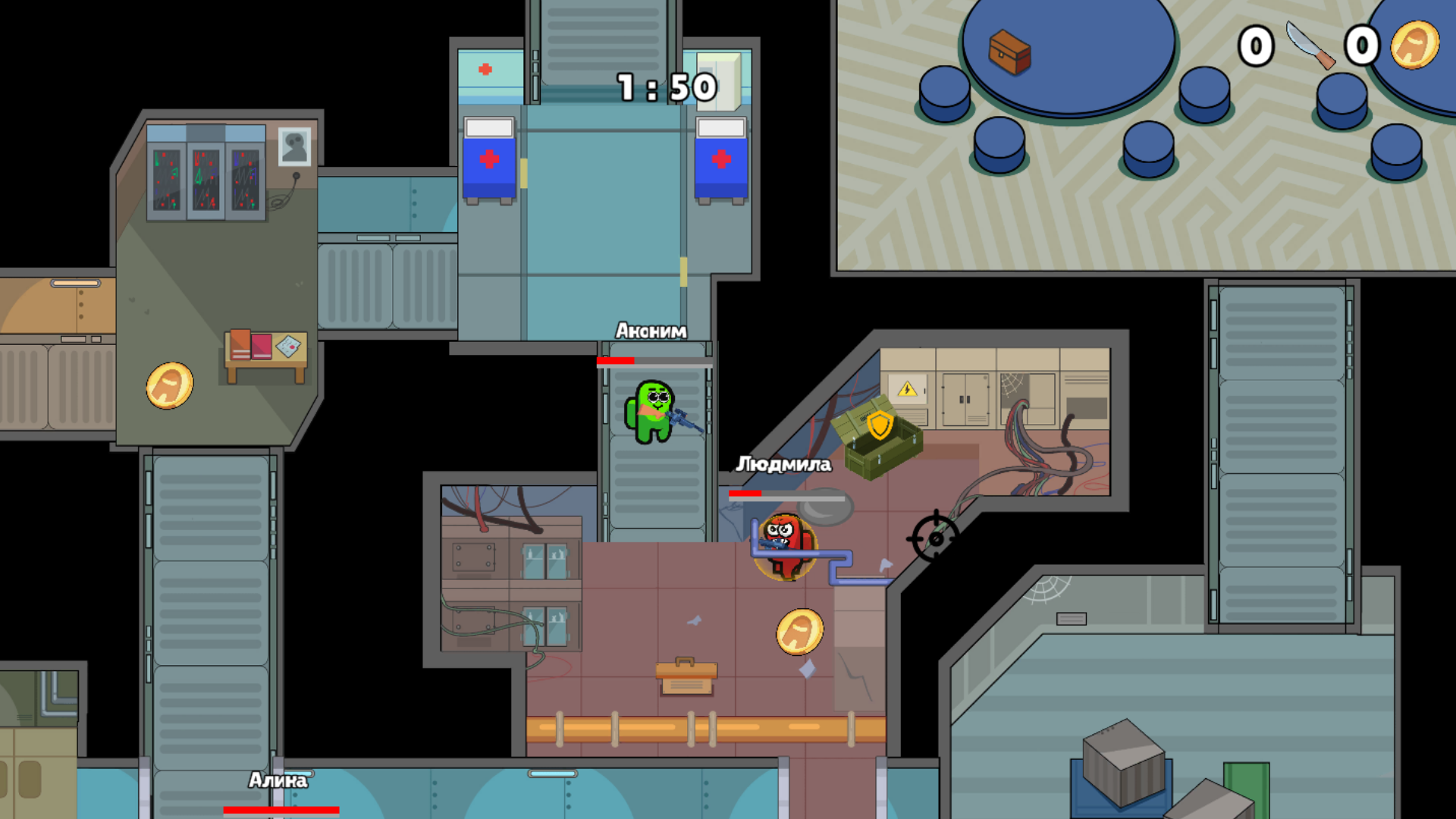Click the portrait frame on the wall

295,146
